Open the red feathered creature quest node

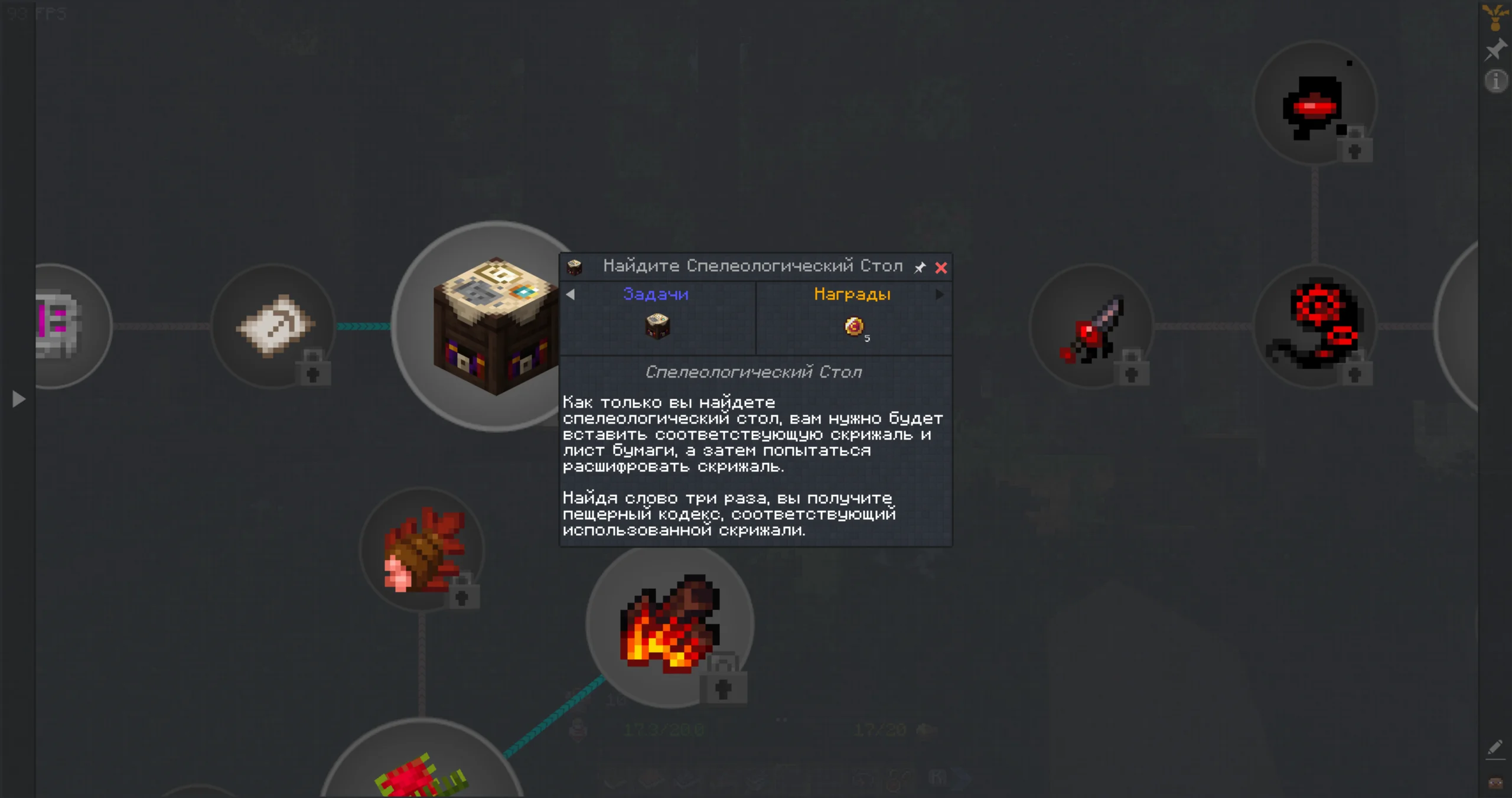[x=422, y=549]
